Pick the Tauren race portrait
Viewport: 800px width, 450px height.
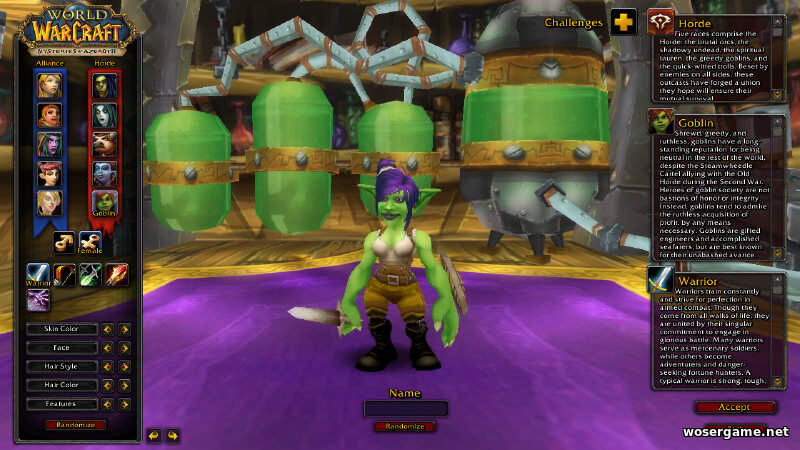click(x=105, y=144)
